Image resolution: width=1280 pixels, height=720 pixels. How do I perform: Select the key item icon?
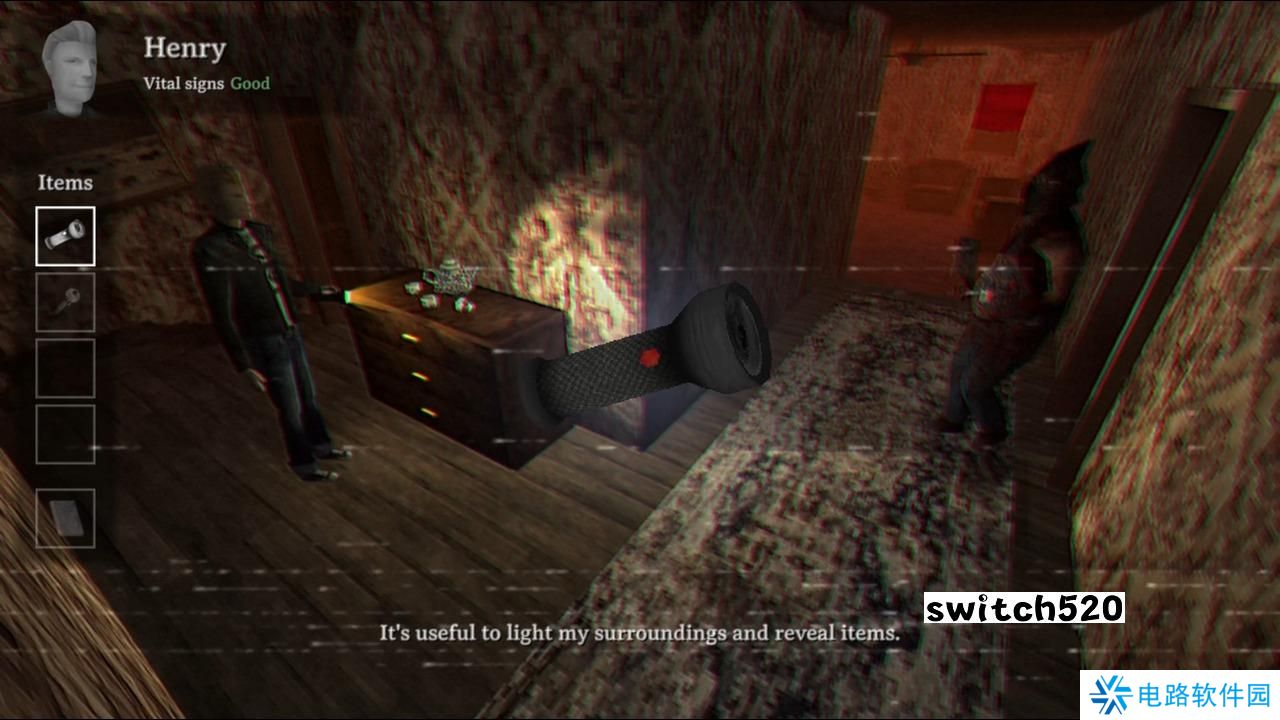click(65, 302)
